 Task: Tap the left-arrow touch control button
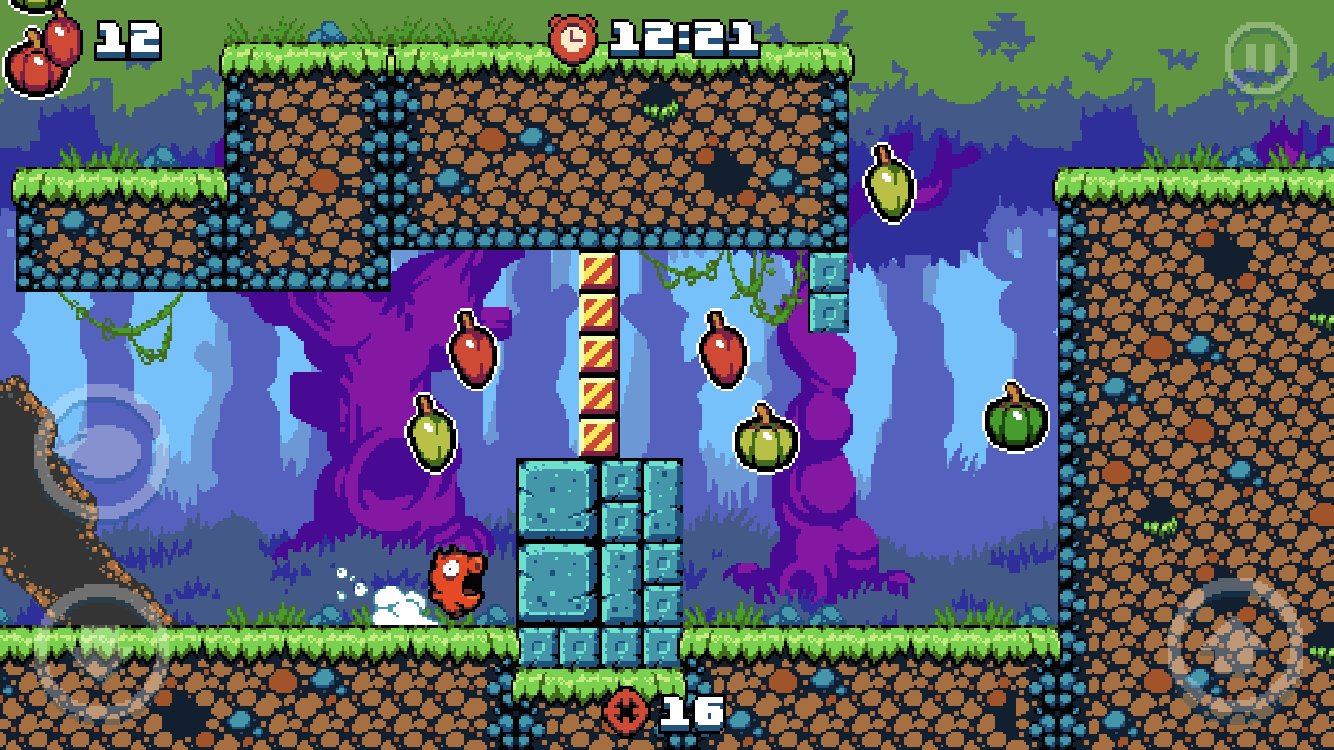(x=99, y=450)
